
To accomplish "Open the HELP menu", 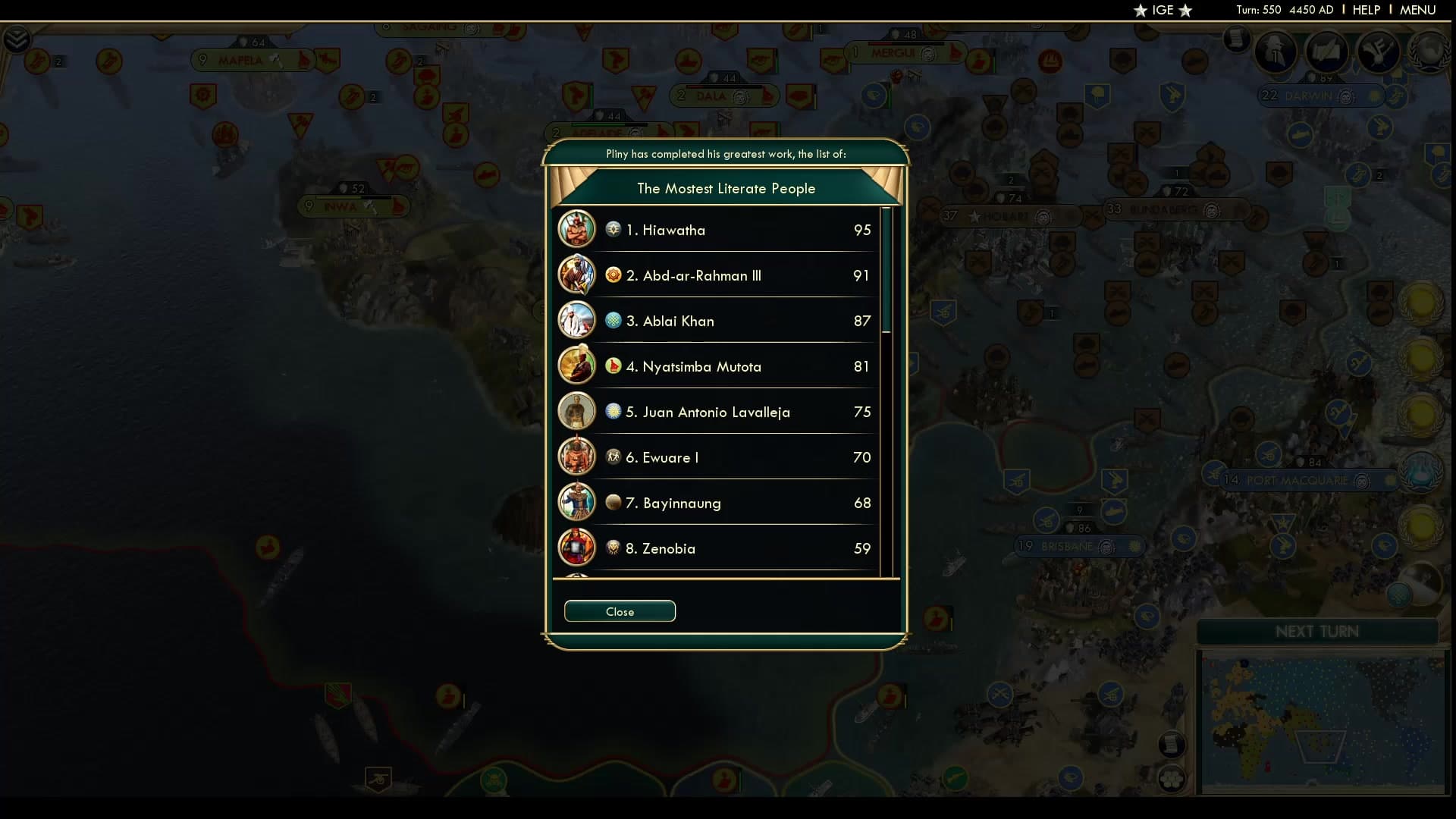I will click(x=1366, y=10).
